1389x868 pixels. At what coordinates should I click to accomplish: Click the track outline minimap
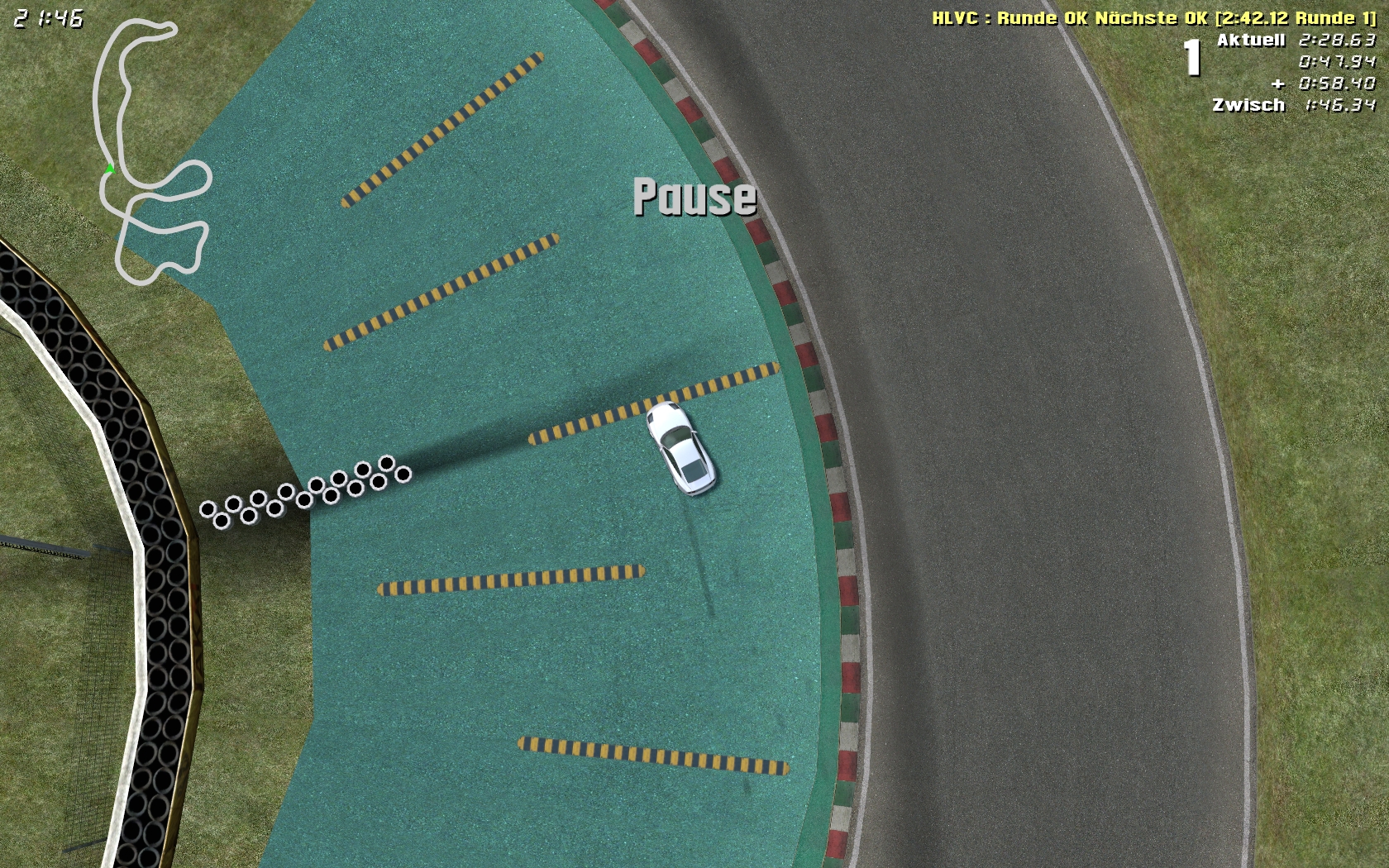pyautogui.click(x=151, y=153)
